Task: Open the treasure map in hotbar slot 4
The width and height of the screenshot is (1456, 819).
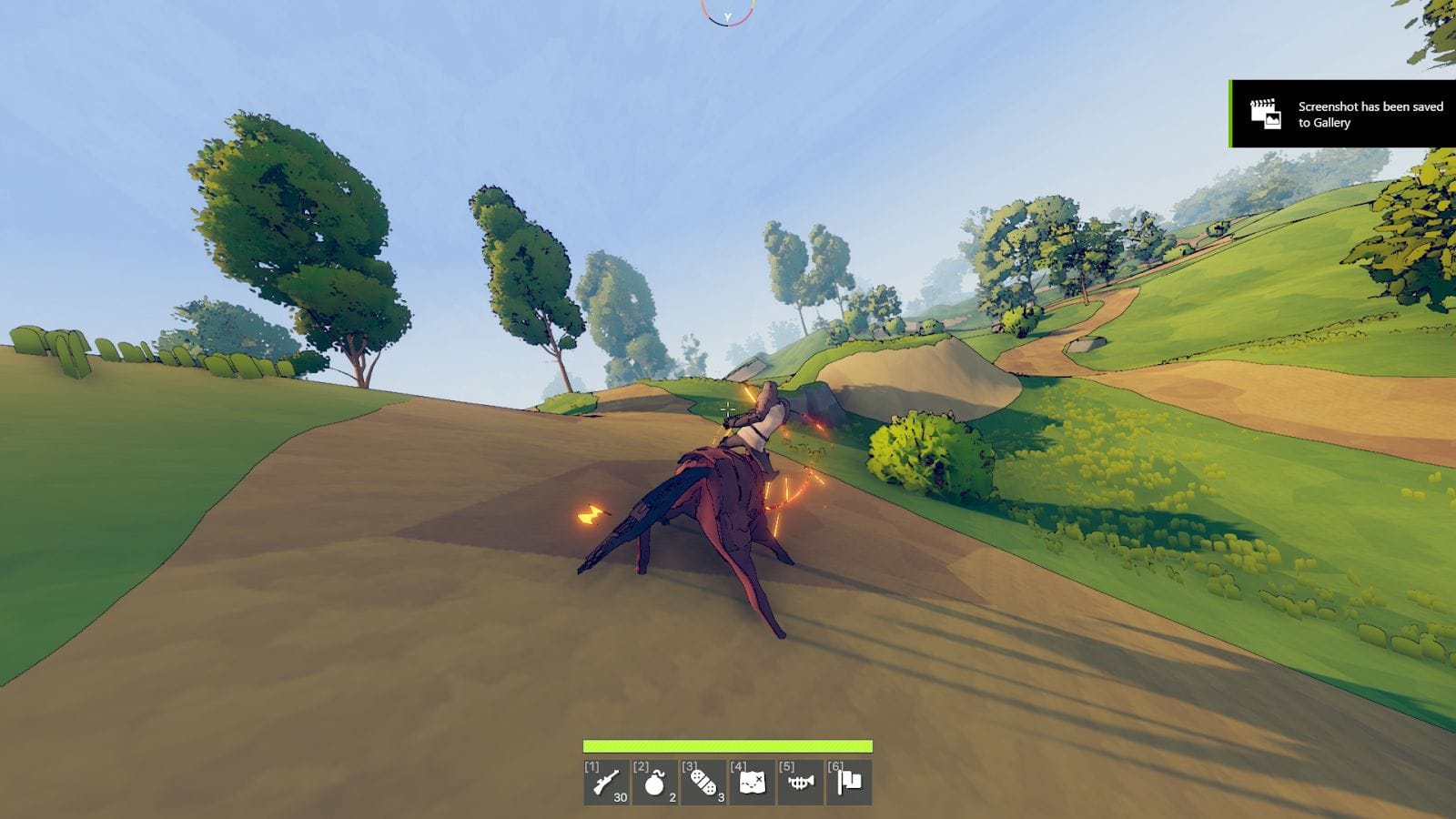Action: 753,781
